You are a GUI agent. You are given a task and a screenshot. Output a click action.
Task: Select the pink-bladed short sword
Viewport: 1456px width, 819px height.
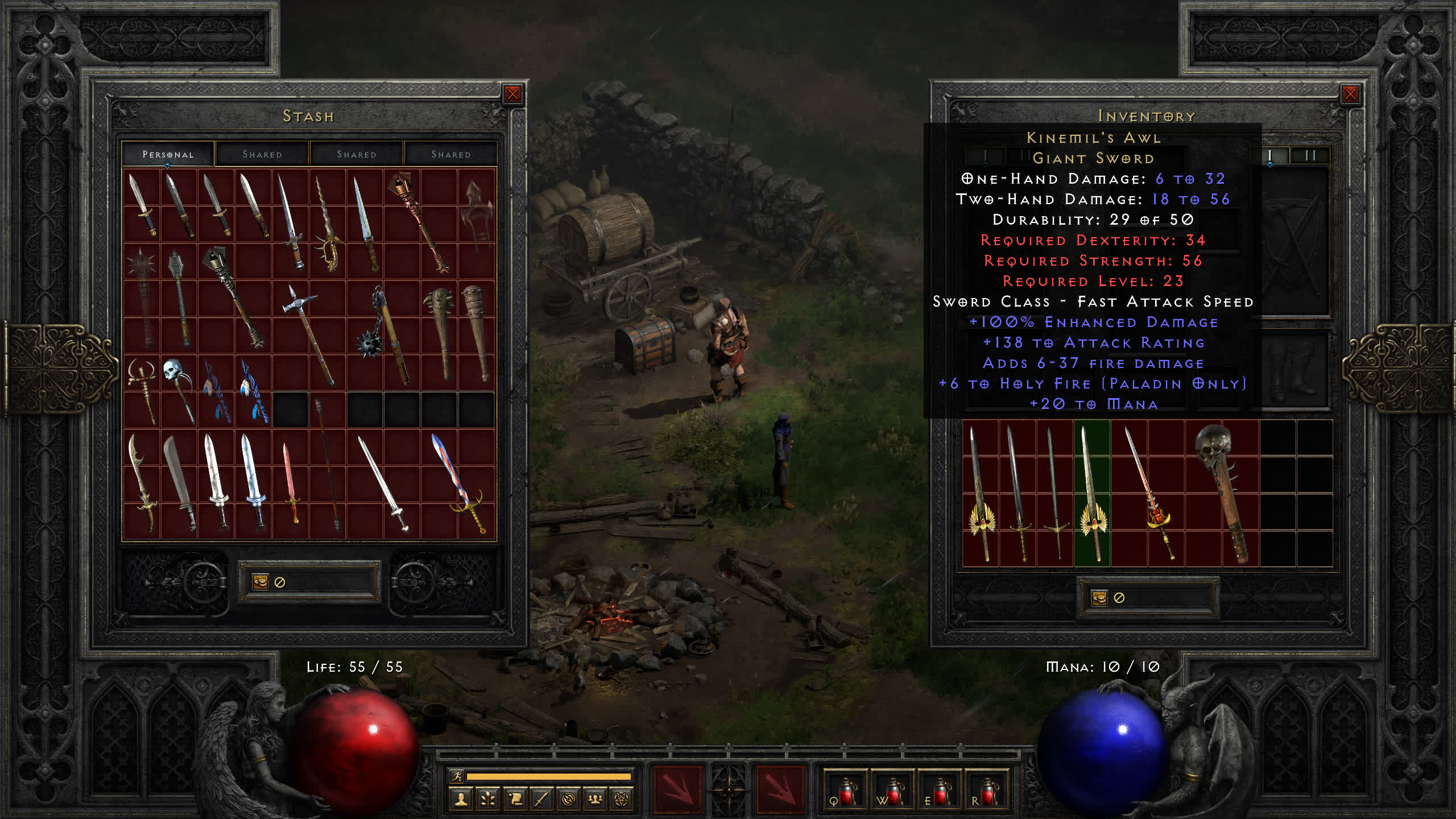pyautogui.click(x=290, y=483)
